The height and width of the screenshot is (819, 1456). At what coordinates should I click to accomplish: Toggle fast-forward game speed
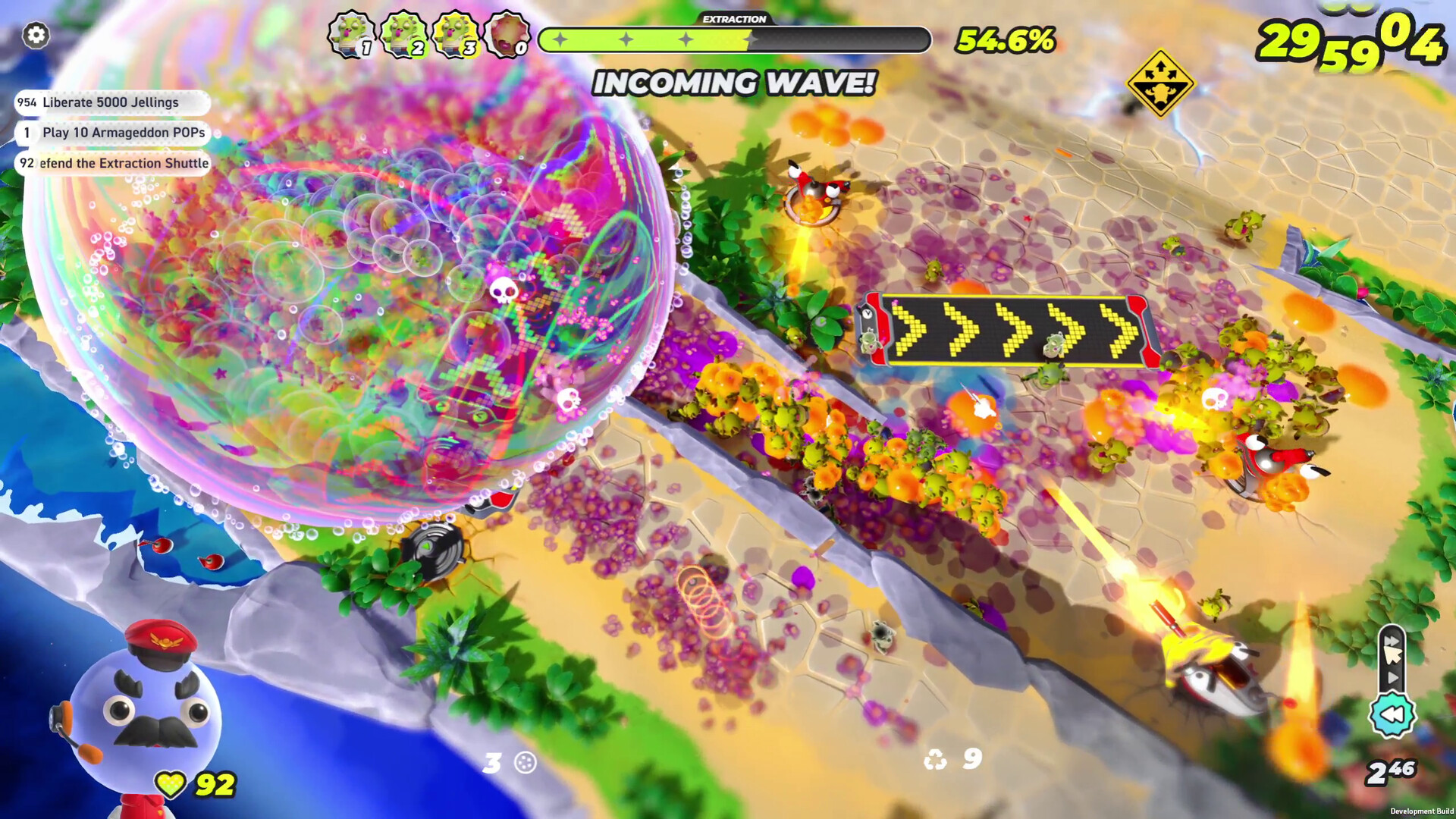click(x=1392, y=639)
